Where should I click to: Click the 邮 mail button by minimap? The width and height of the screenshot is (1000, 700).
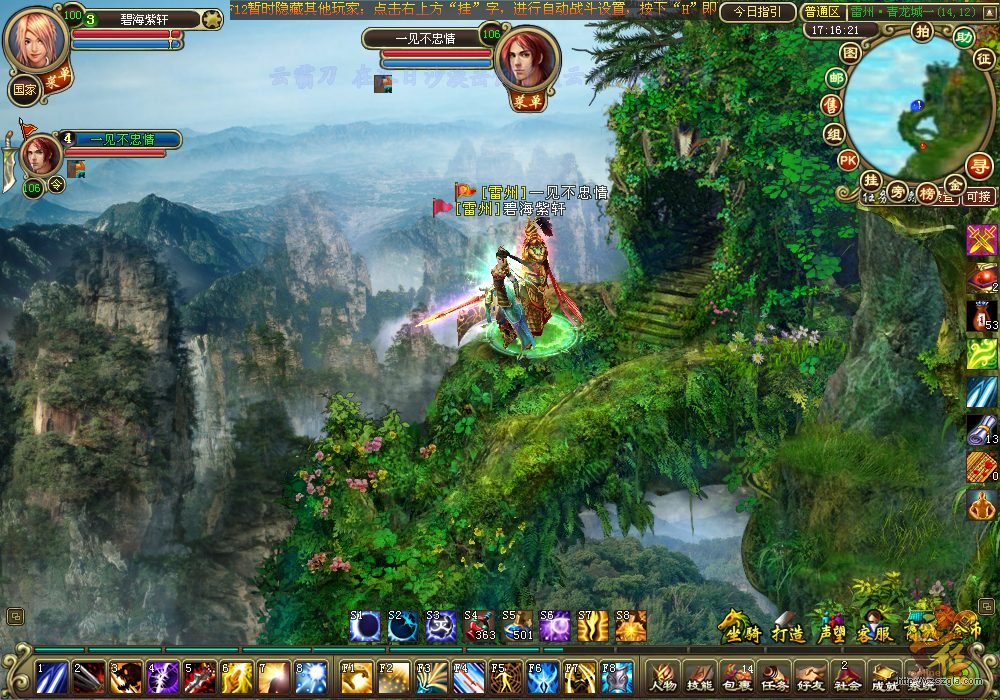point(835,78)
